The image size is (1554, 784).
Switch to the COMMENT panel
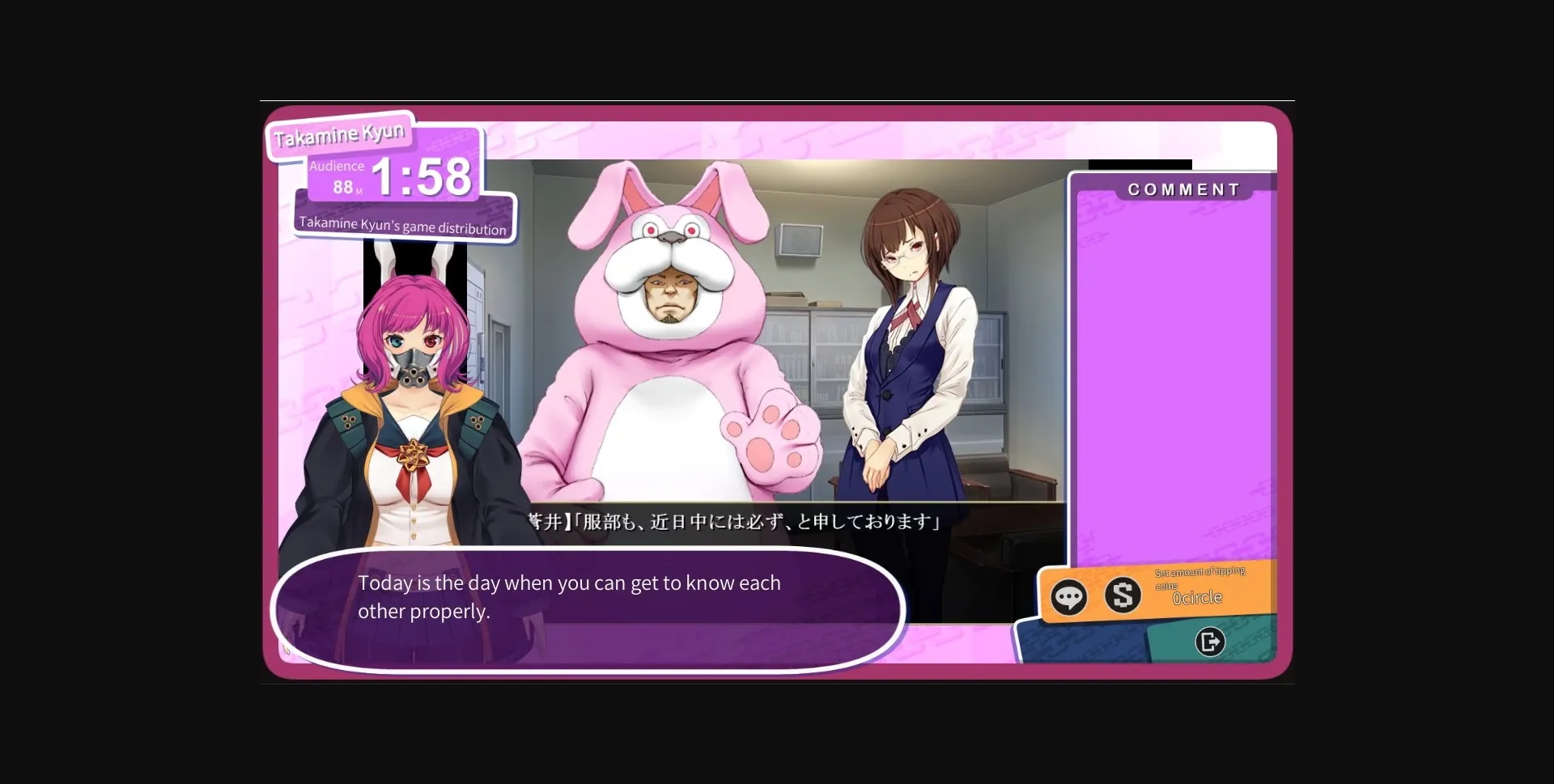pos(1183,189)
